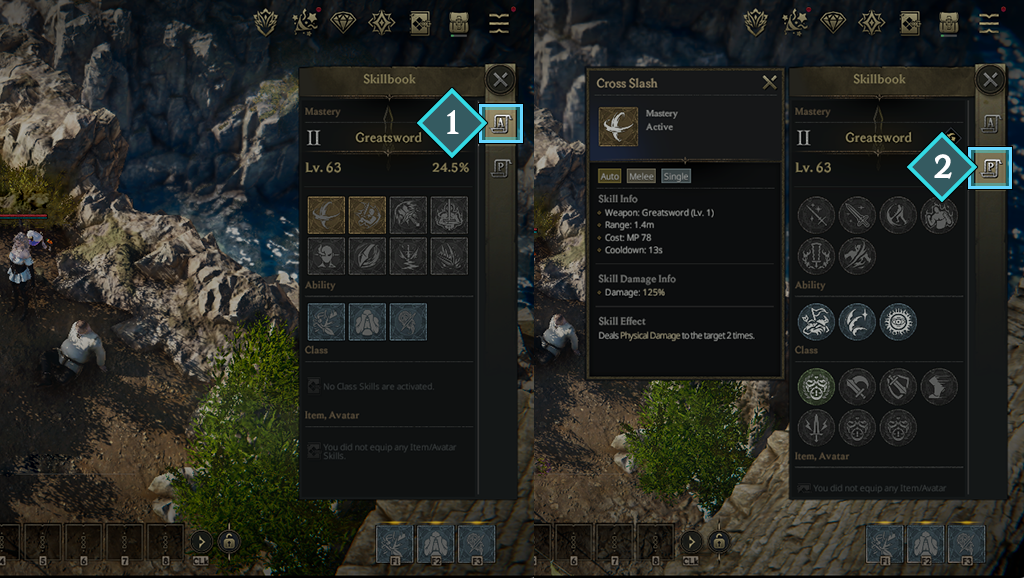Select the green-highlighted mask class skill
1024x578 pixels.
(x=816, y=387)
